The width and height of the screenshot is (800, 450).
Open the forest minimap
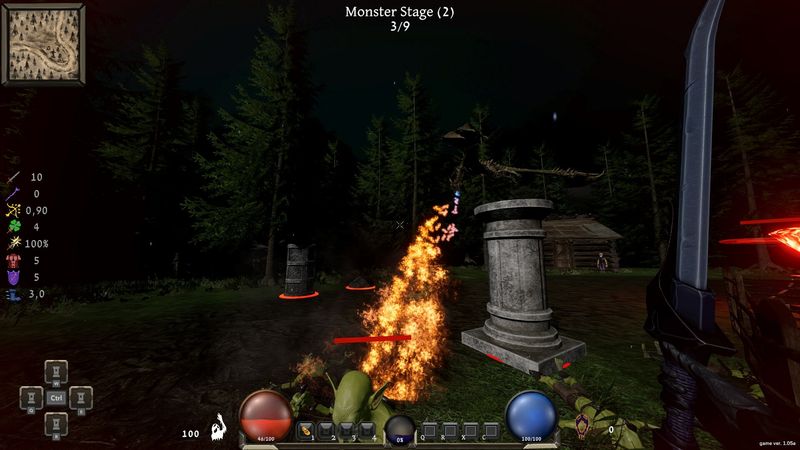pyautogui.click(x=44, y=42)
